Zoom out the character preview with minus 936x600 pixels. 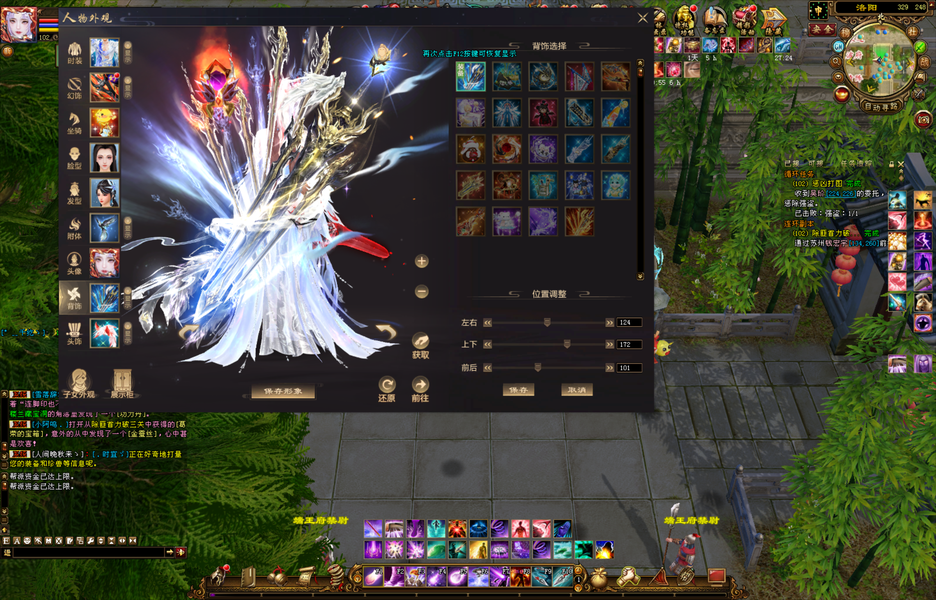click(x=422, y=292)
